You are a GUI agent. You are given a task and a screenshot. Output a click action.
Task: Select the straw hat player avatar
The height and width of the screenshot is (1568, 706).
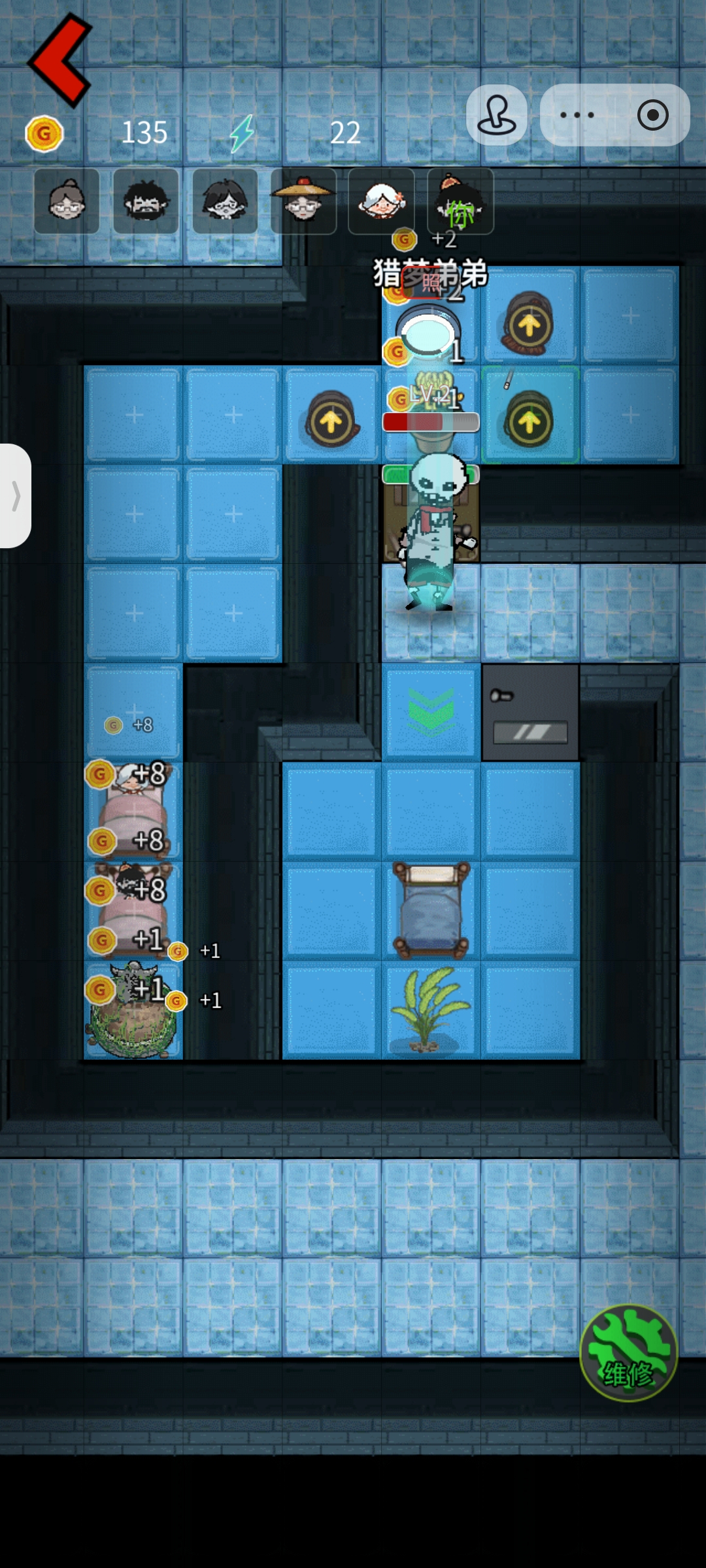click(303, 201)
